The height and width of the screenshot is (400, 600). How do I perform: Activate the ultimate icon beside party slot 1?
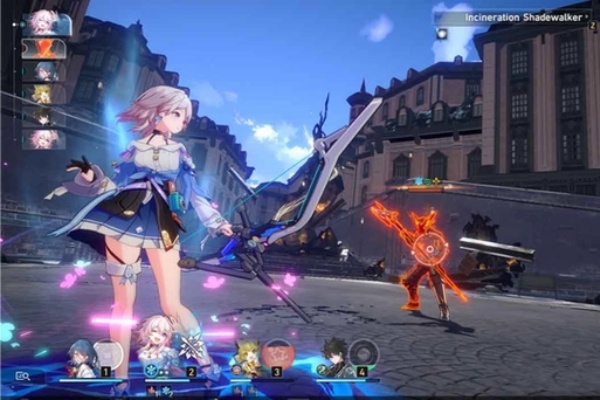pos(108,354)
